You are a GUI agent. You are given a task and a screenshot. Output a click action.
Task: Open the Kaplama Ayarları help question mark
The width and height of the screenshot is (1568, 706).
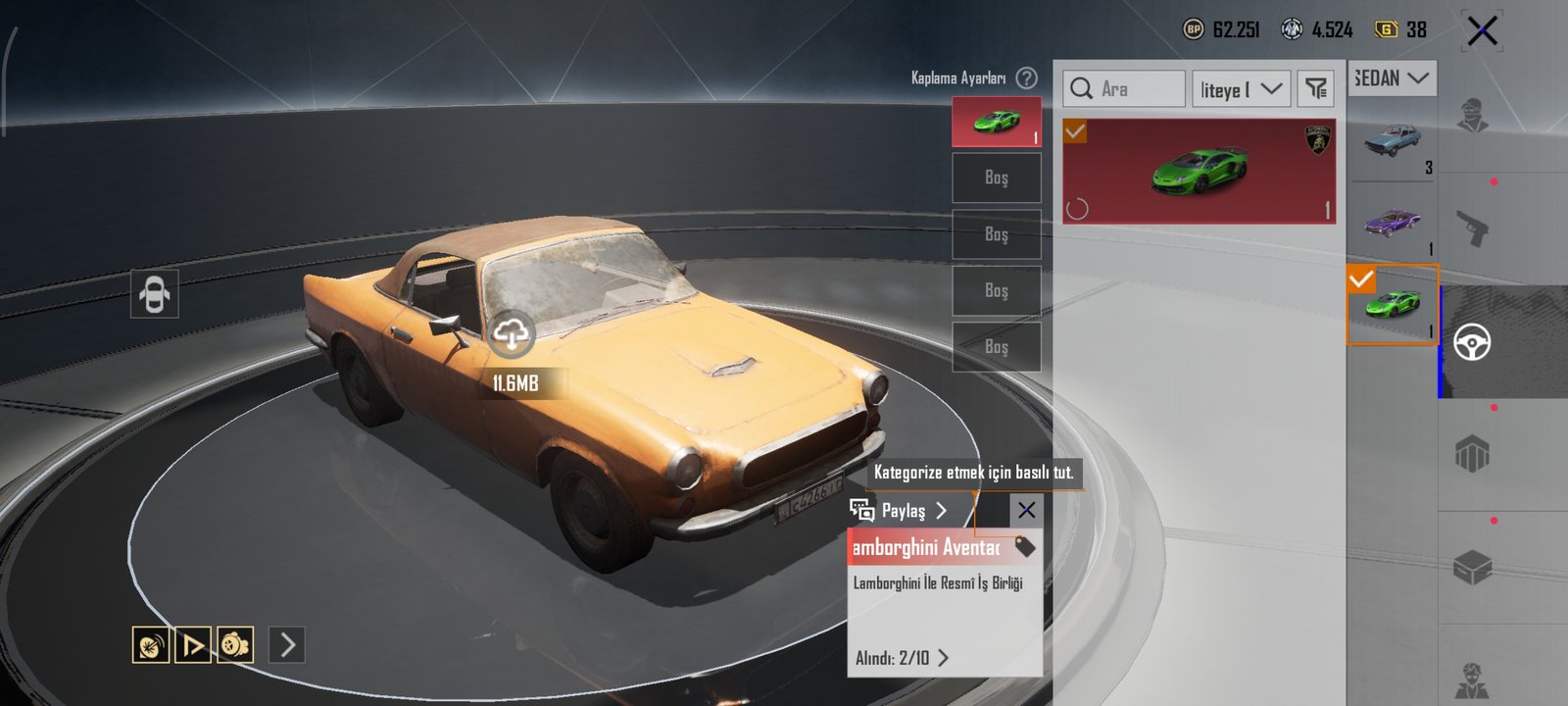tap(1026, 77)
